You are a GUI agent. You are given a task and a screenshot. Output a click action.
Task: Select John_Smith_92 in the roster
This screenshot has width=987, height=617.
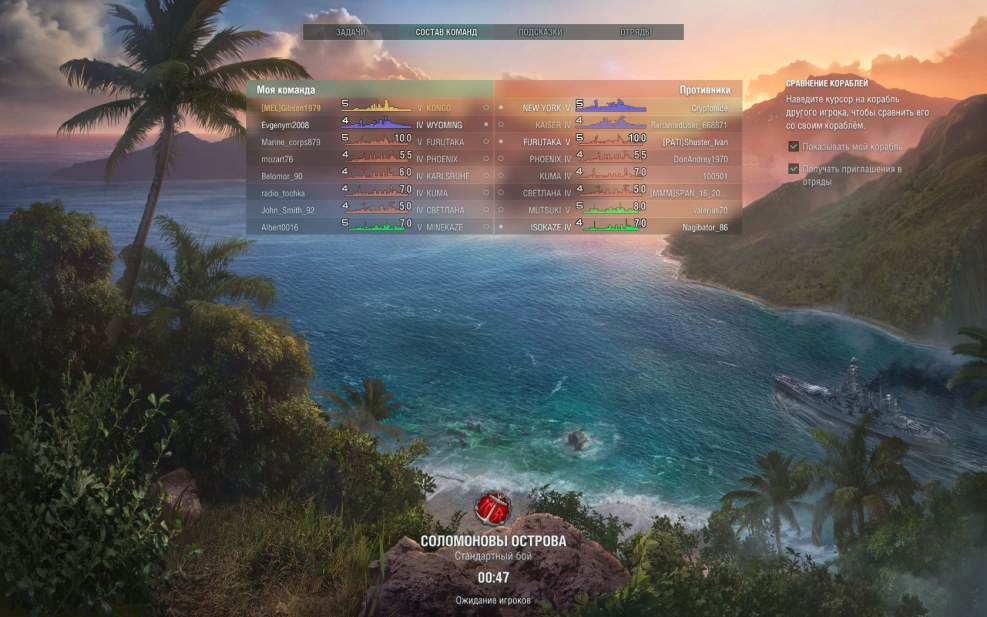[x=287, y=210]
